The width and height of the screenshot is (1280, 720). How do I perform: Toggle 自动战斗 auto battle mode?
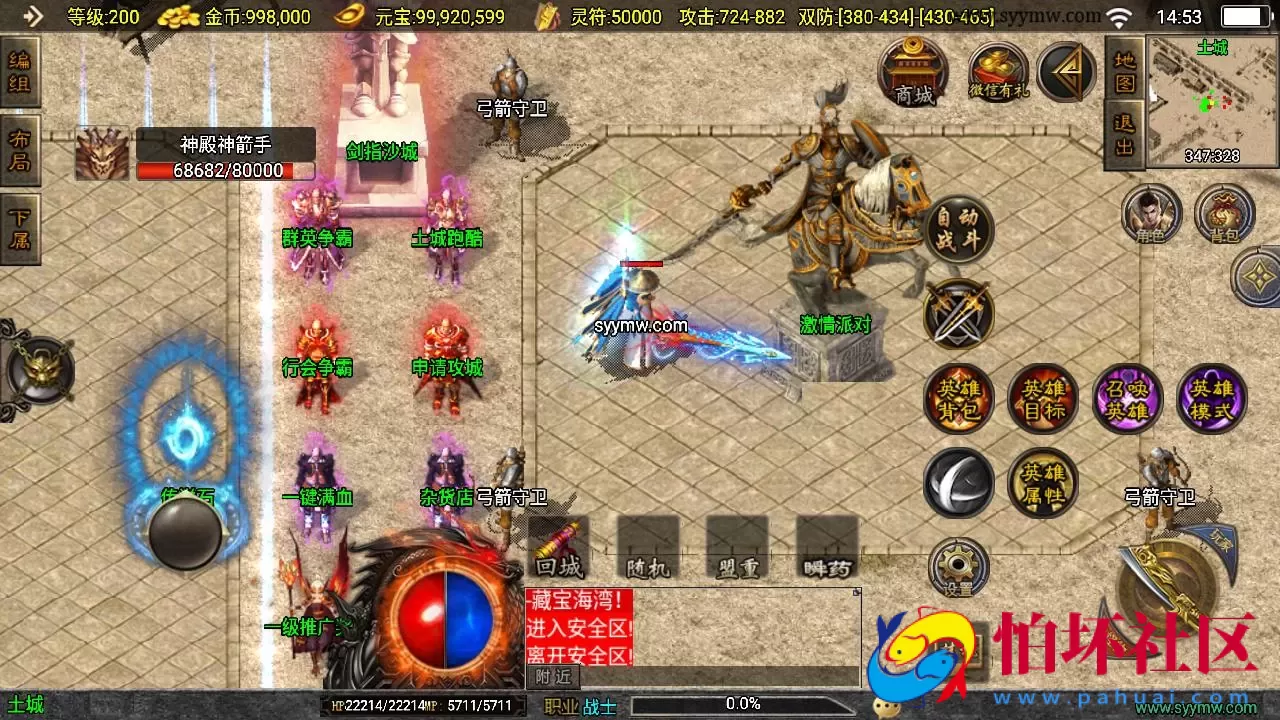958,228
